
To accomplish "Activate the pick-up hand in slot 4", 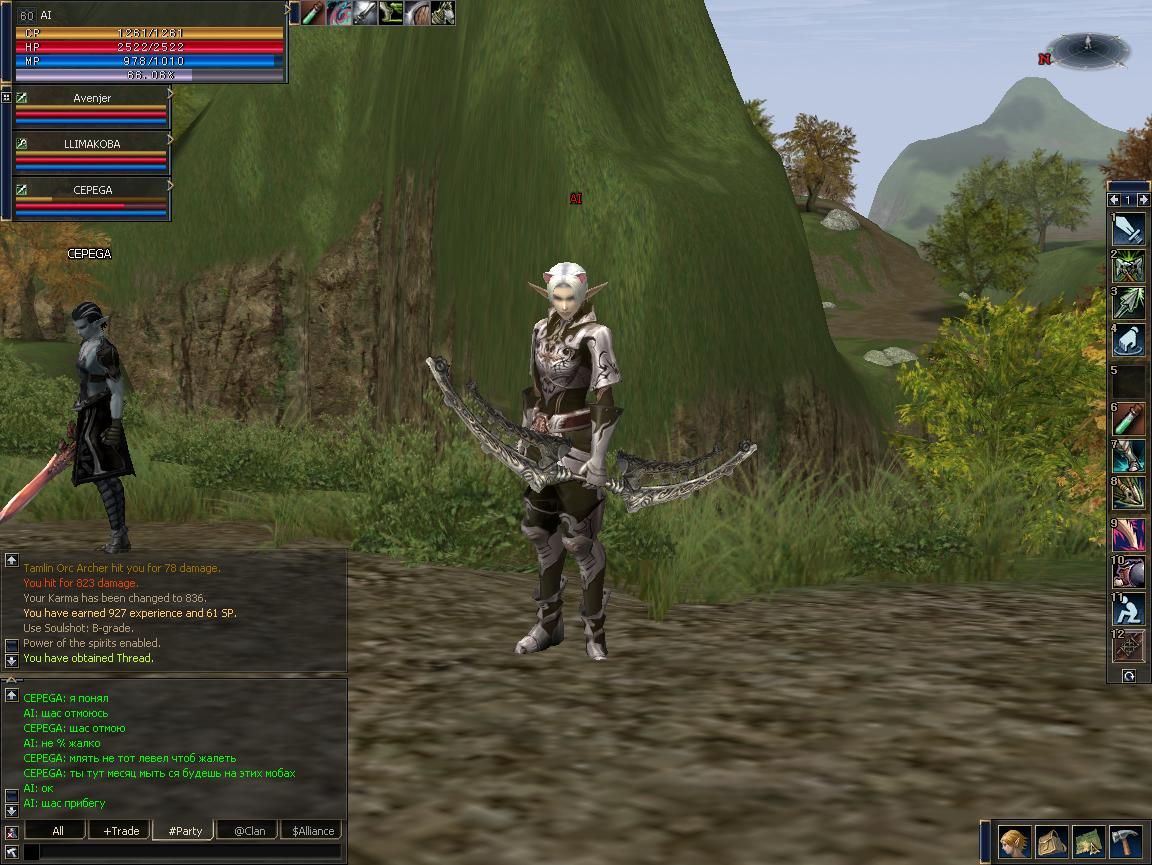I will tap(1129, 342).
